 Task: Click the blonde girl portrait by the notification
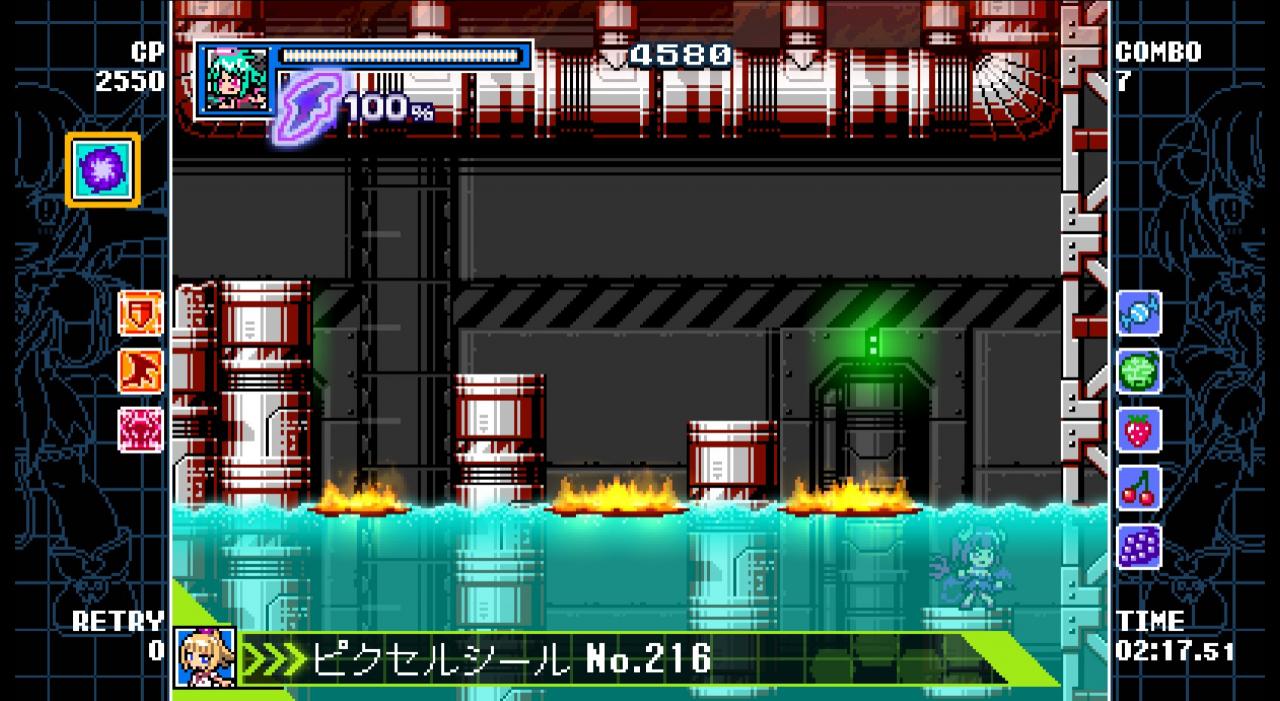click(205, 657)
